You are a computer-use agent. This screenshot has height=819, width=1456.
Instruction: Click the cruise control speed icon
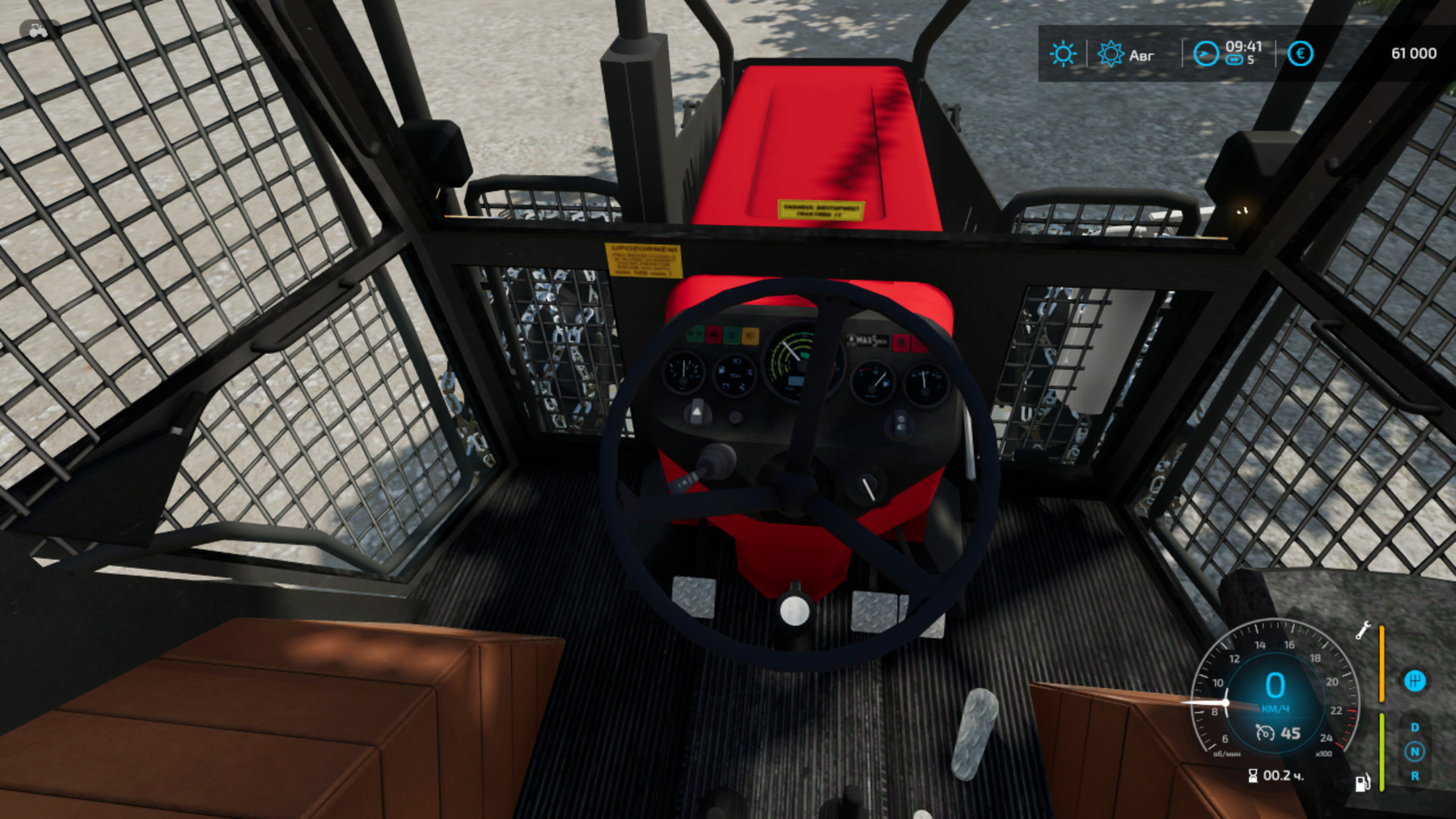coord(1265,733)
